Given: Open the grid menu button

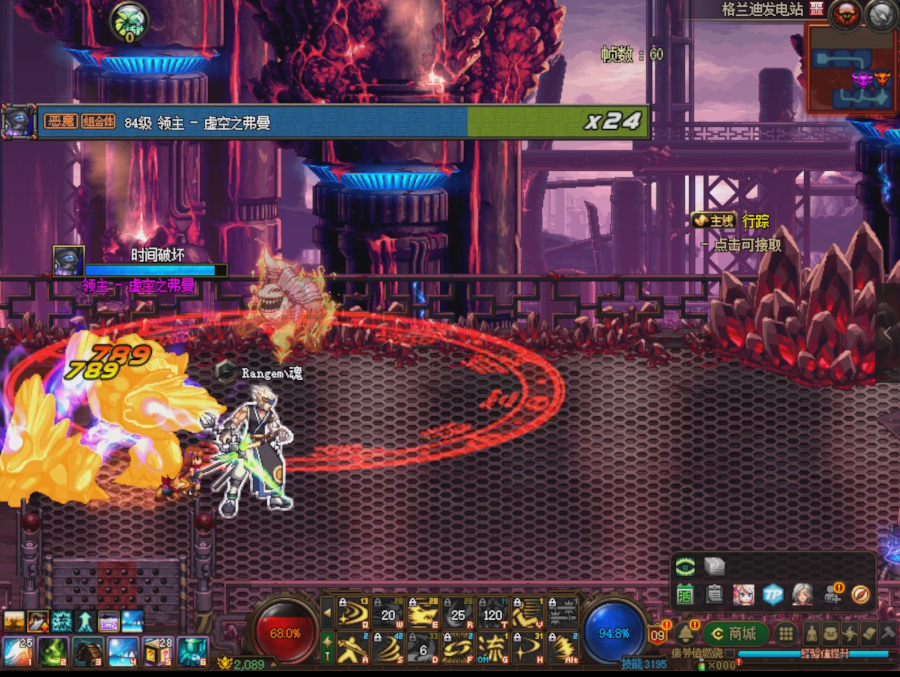Looking at the screenshot, I should coord(786,633).
